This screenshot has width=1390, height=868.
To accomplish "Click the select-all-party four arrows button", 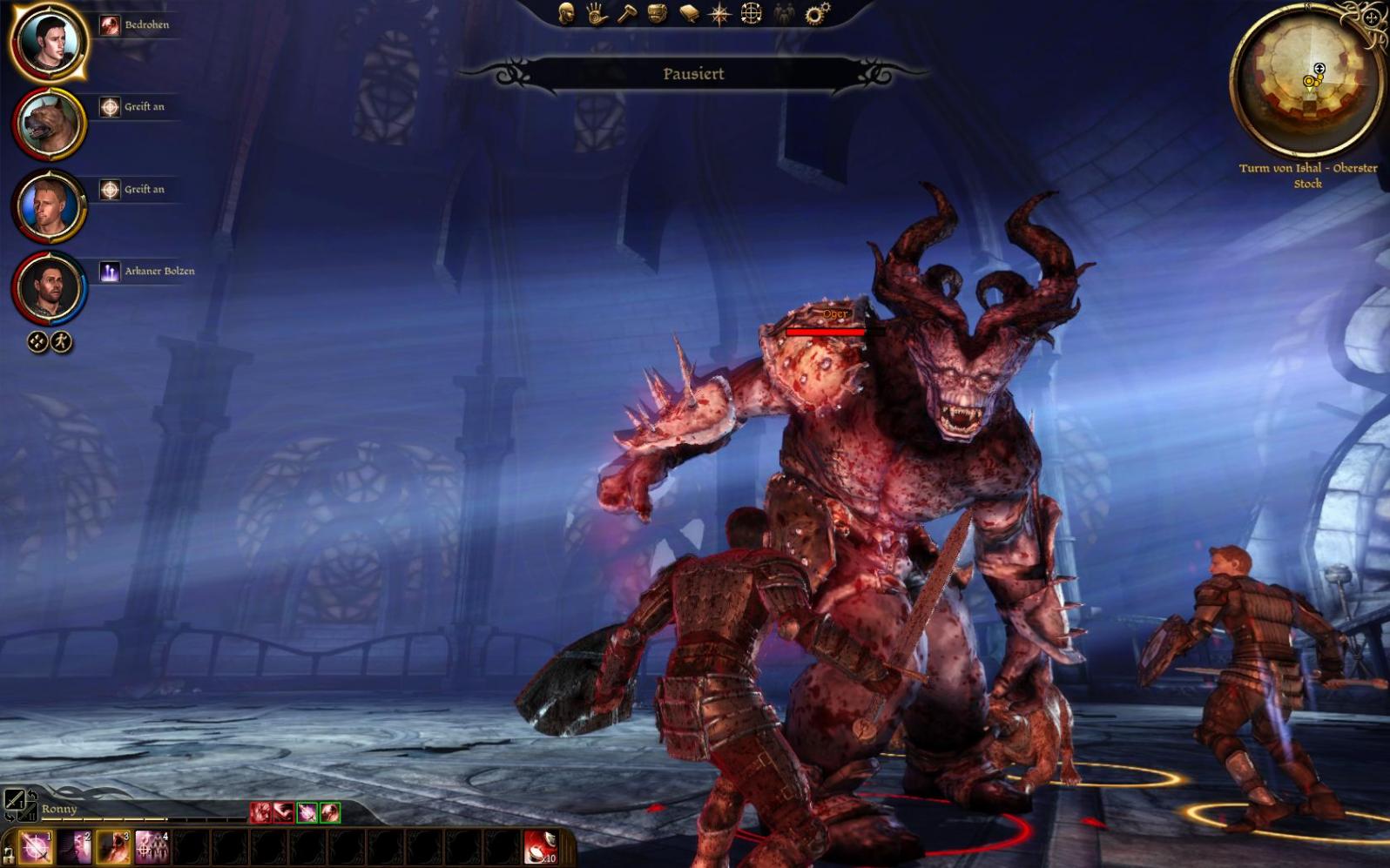I will 37,342.
